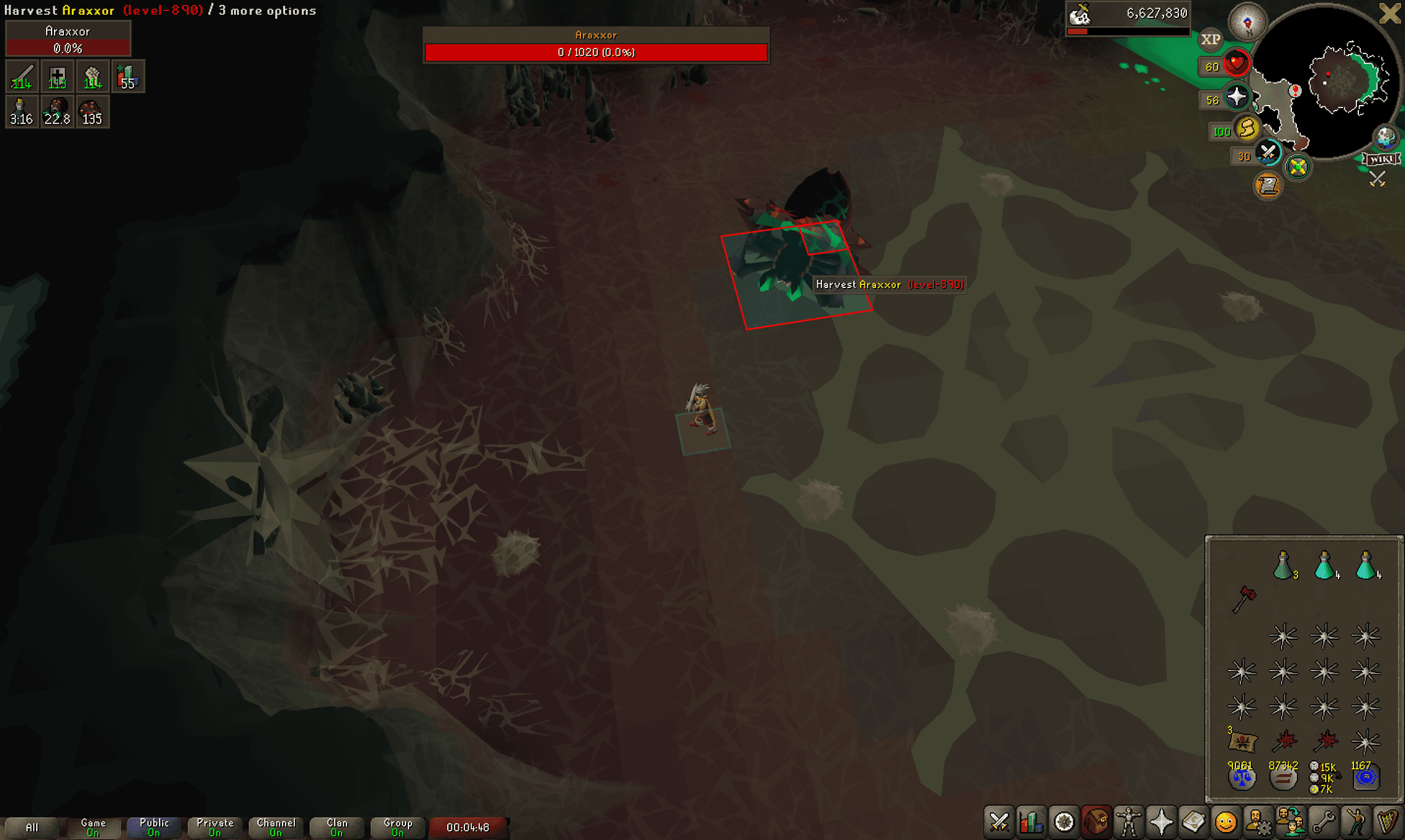Select the Clan chat tab
Screen dimensions: 1405x840
coord(335,825)
